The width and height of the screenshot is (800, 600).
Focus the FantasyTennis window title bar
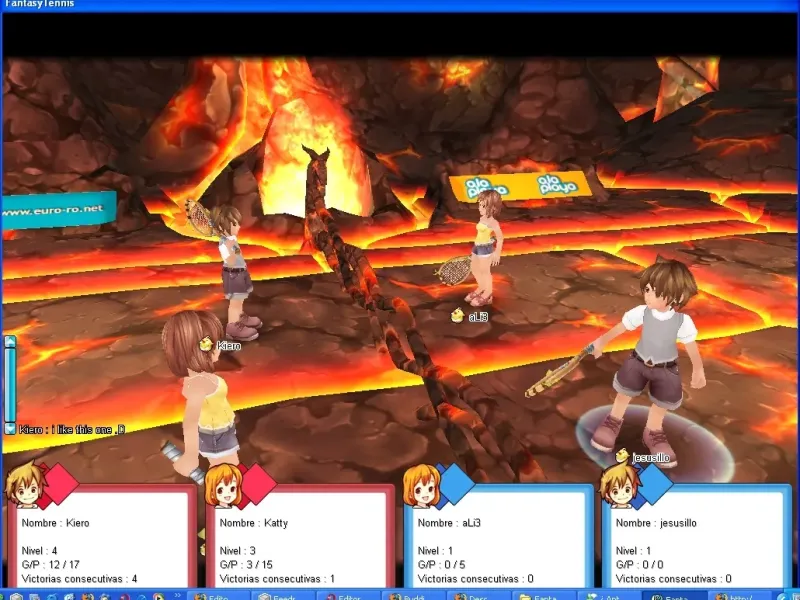tap(400, 5)
